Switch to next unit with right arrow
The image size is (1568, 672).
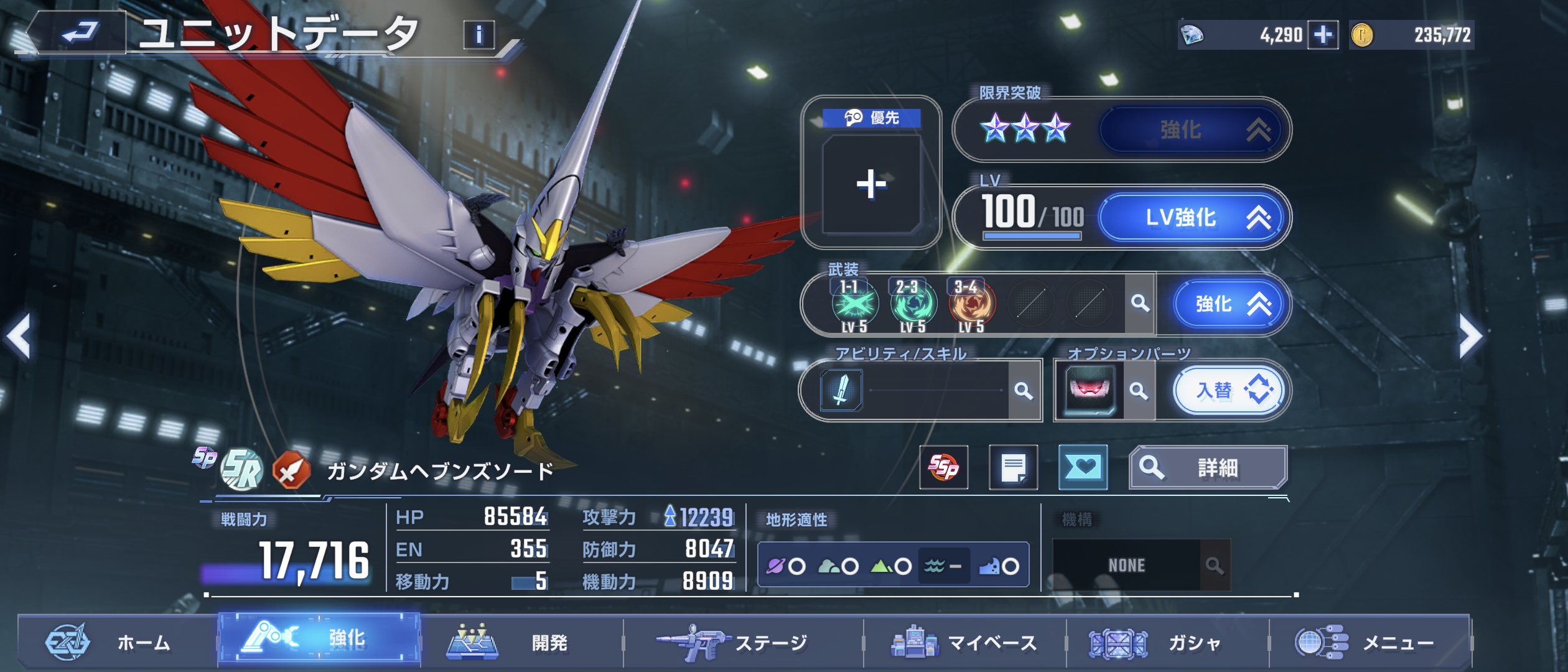[x=1471, y=337]
